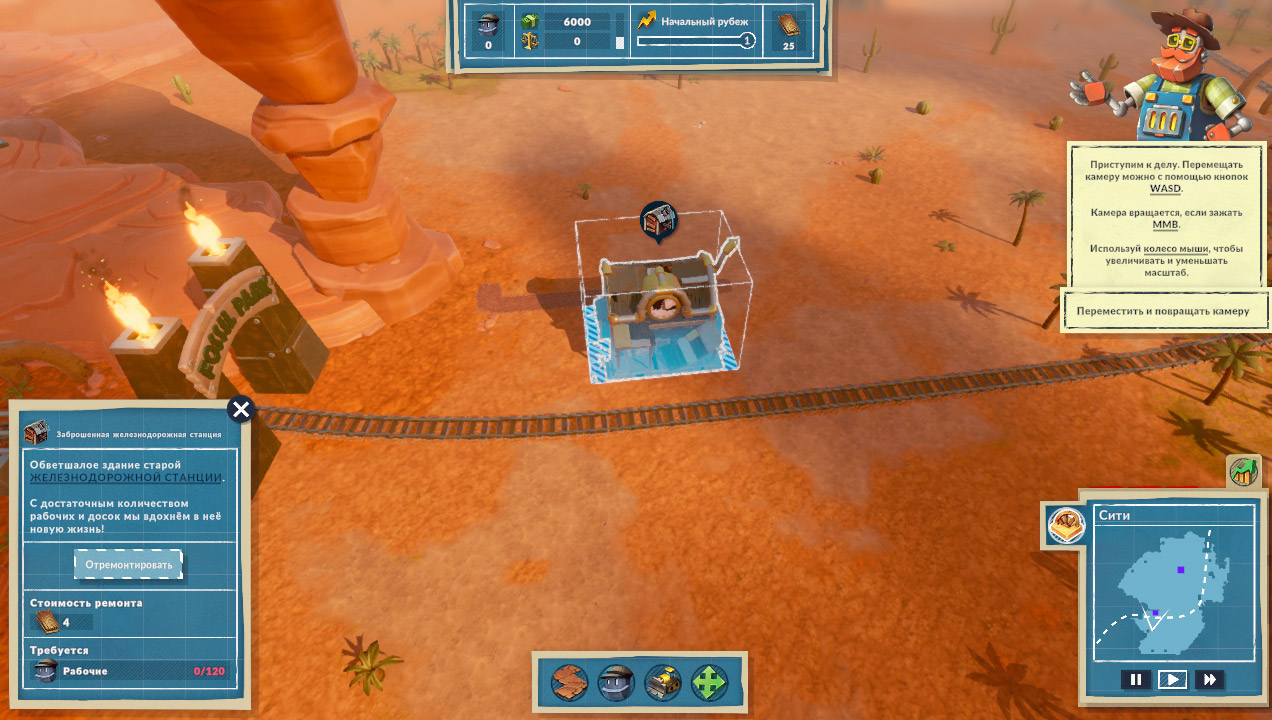Image resolution: width=1272 pixels, height=720 pixels.
Task: Click the Начальный рубеж milestone progress
Action: click(696, 41)
